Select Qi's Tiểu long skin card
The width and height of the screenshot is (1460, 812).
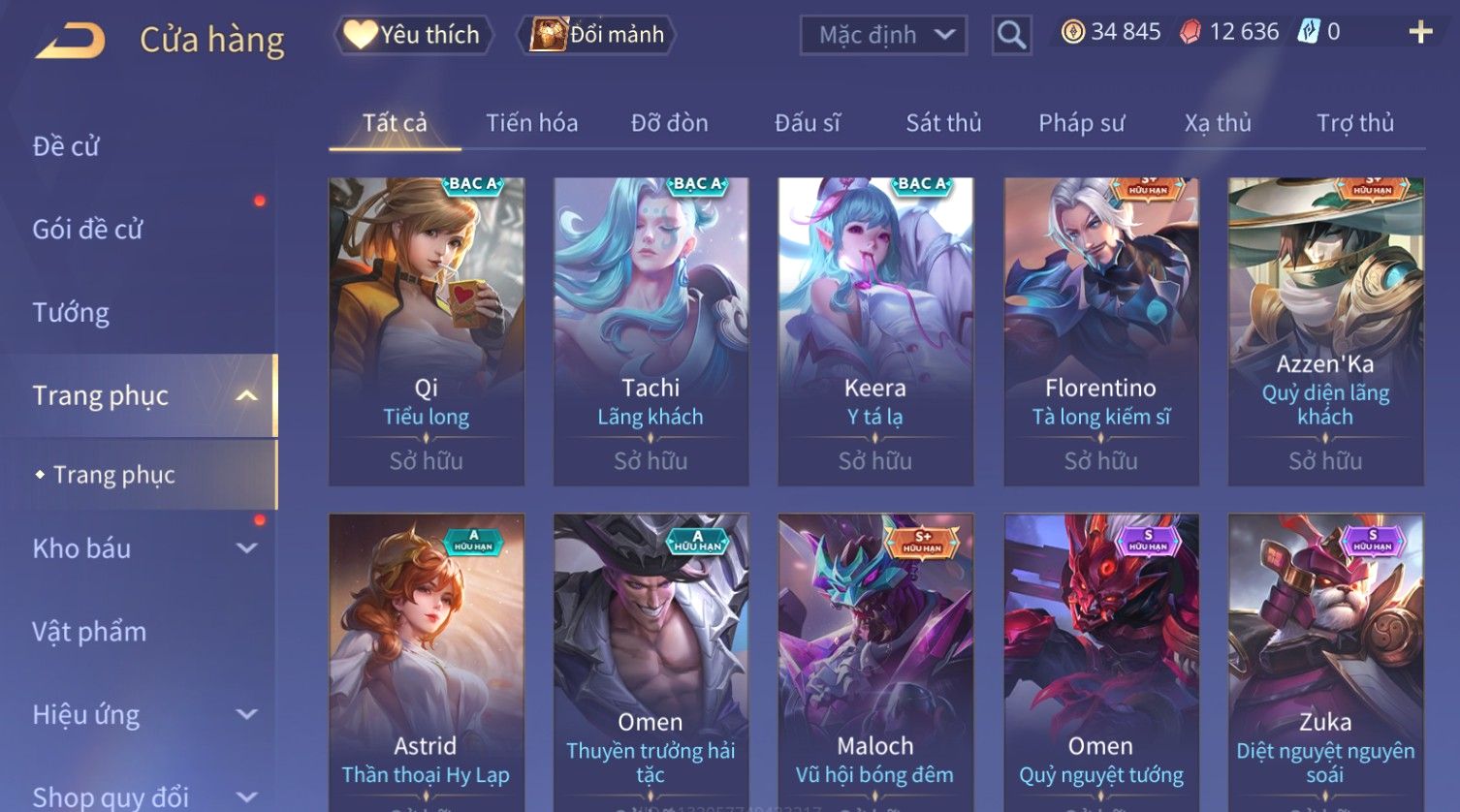427,329
